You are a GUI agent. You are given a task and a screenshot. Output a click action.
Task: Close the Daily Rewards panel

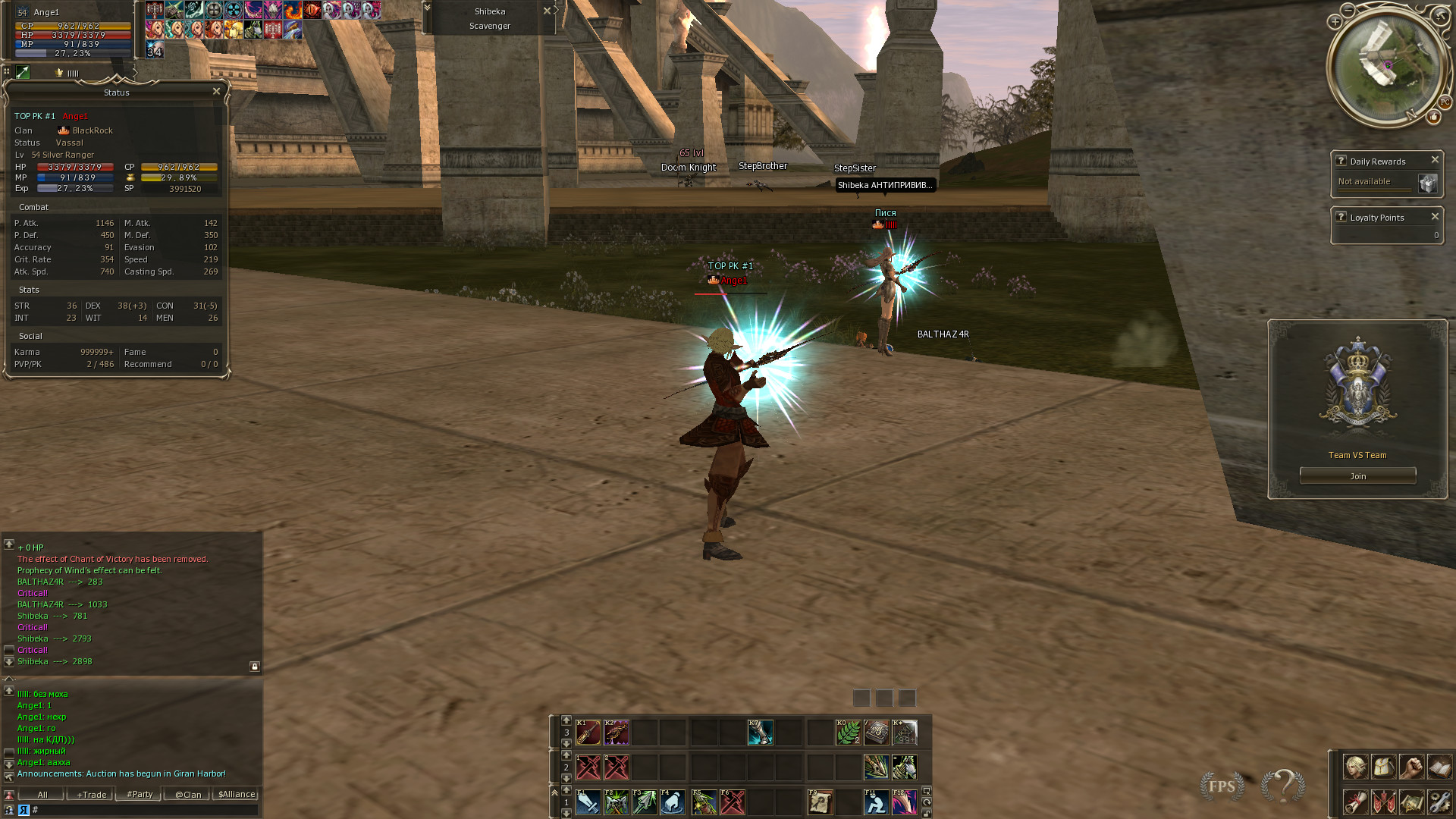pyautogui.click(x=1435, y=160)
